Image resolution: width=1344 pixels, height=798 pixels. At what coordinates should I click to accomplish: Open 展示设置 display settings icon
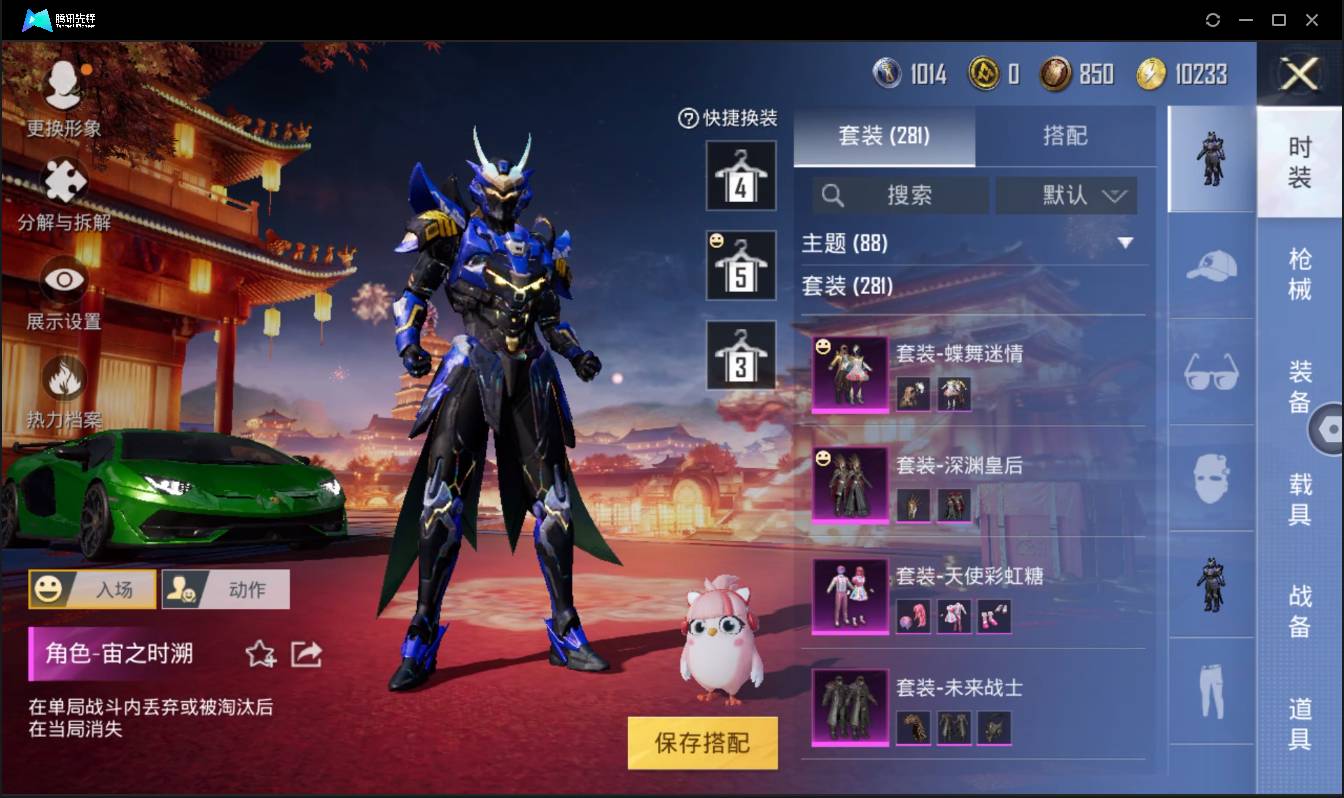(62, 280)
